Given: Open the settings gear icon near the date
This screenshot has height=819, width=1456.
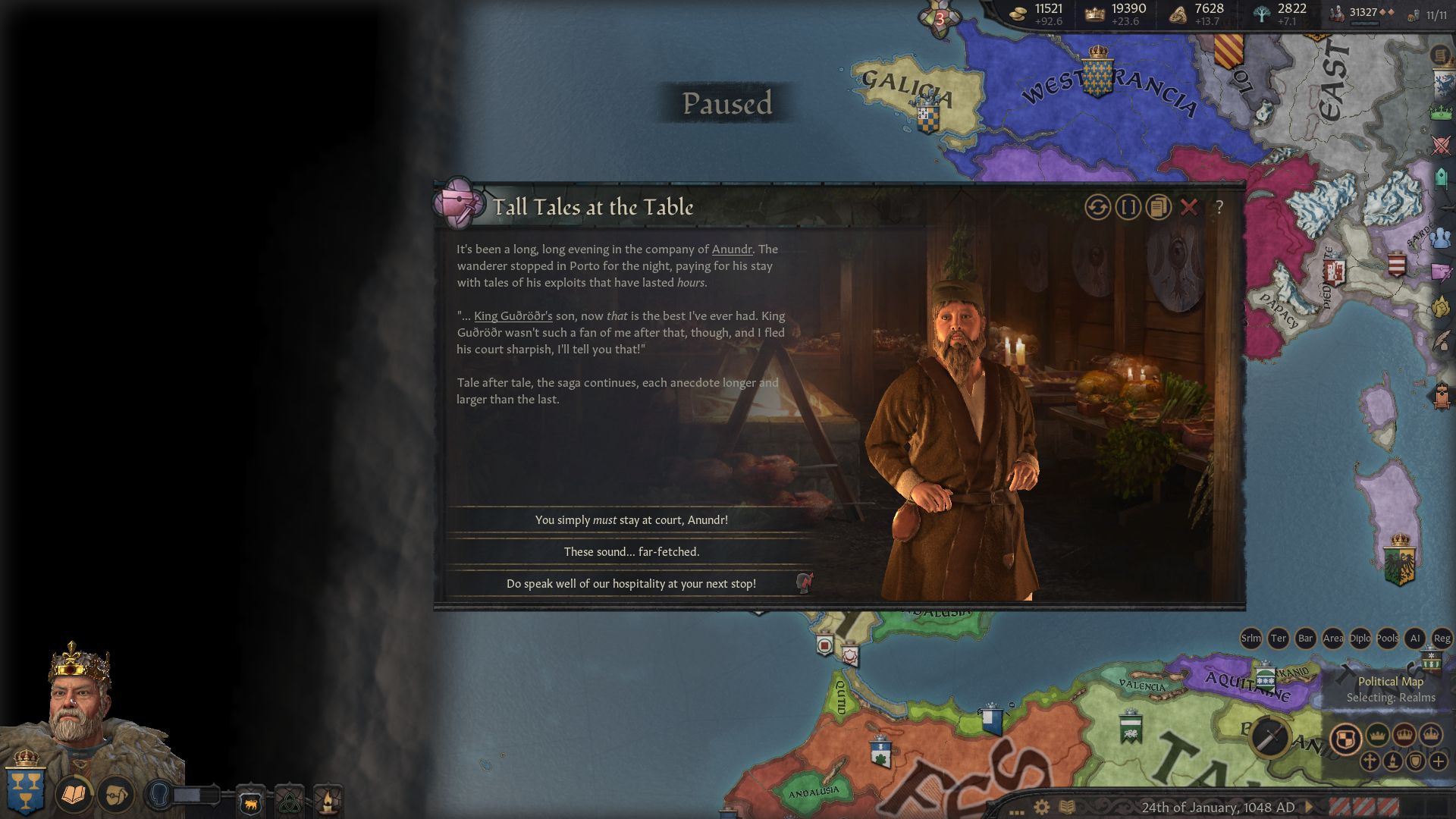Looking at the screenshot, I should coord(1042,807).
